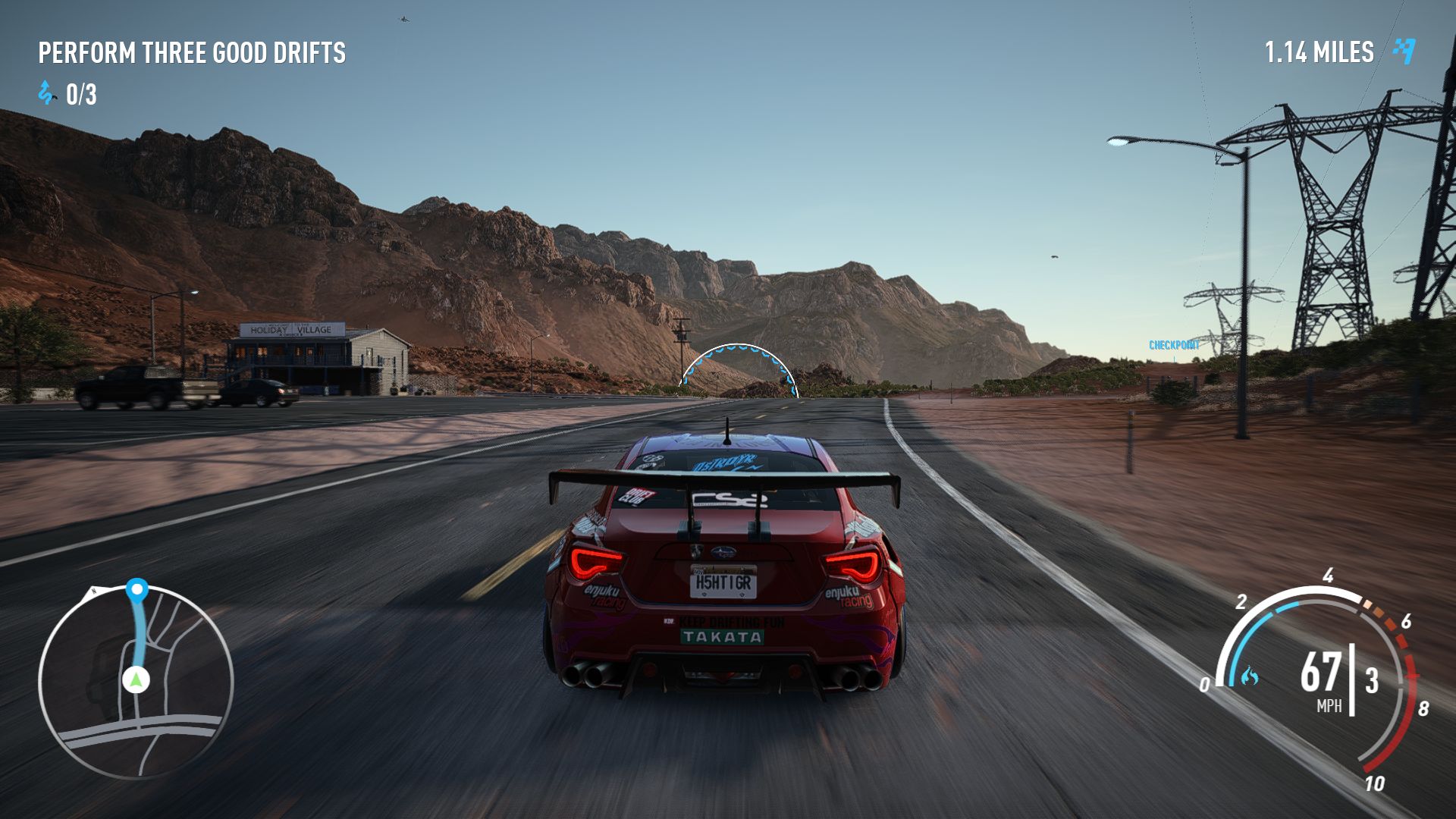The image size is (1456, 819).
Task: Click the drift counter icon
Action: pos(47,93)
